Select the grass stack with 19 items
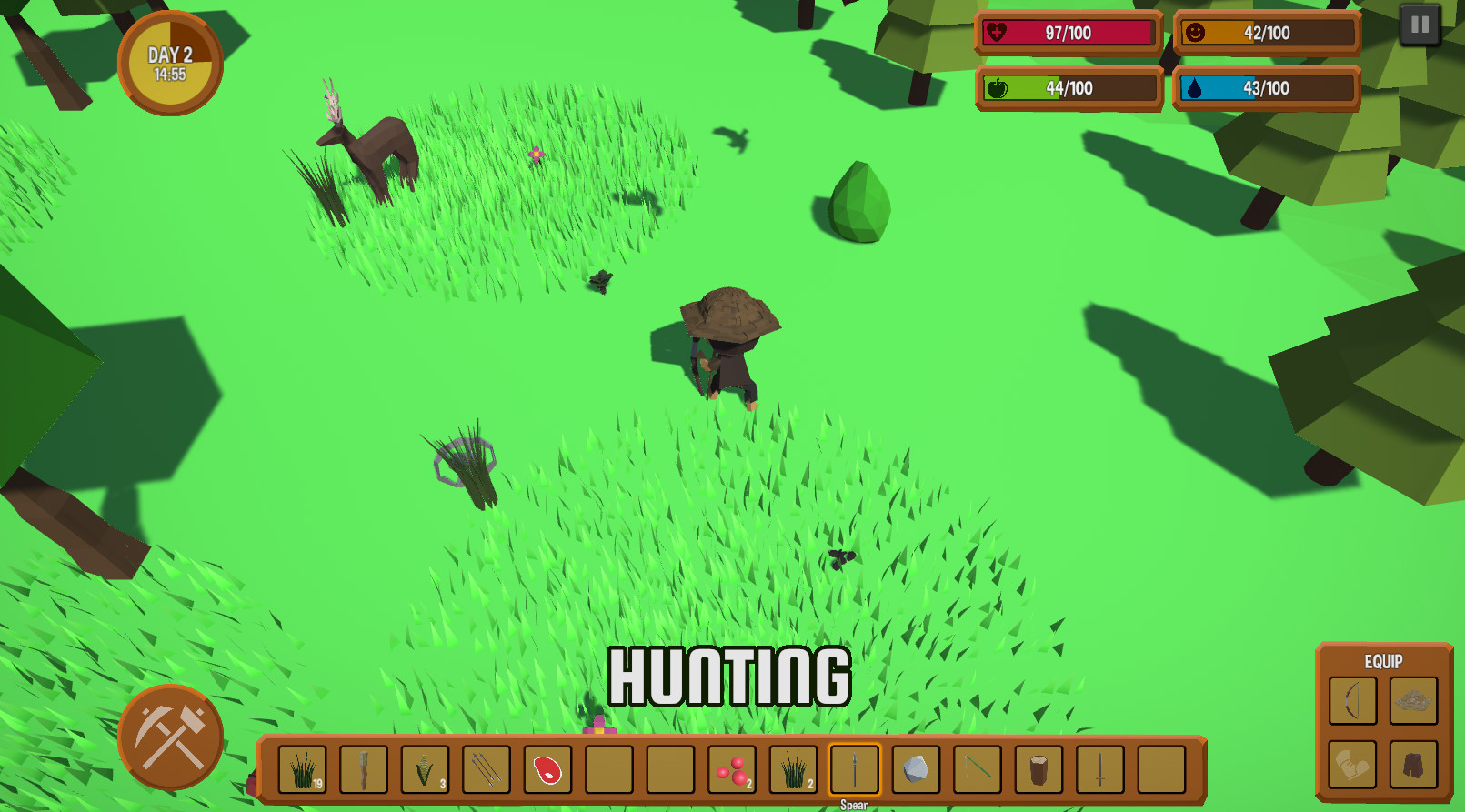This screenshot has height=812, width=1465. [302, 771]
